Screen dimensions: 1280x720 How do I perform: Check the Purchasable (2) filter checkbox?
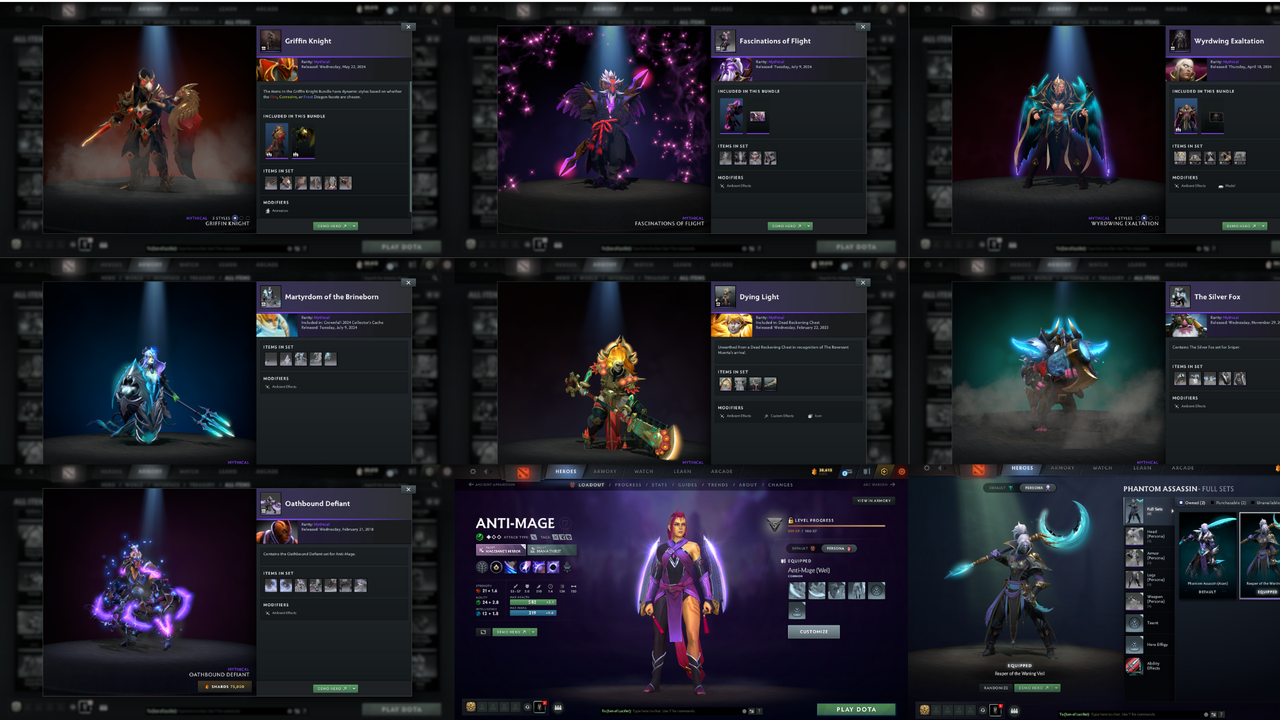(x=1212, y=503)
